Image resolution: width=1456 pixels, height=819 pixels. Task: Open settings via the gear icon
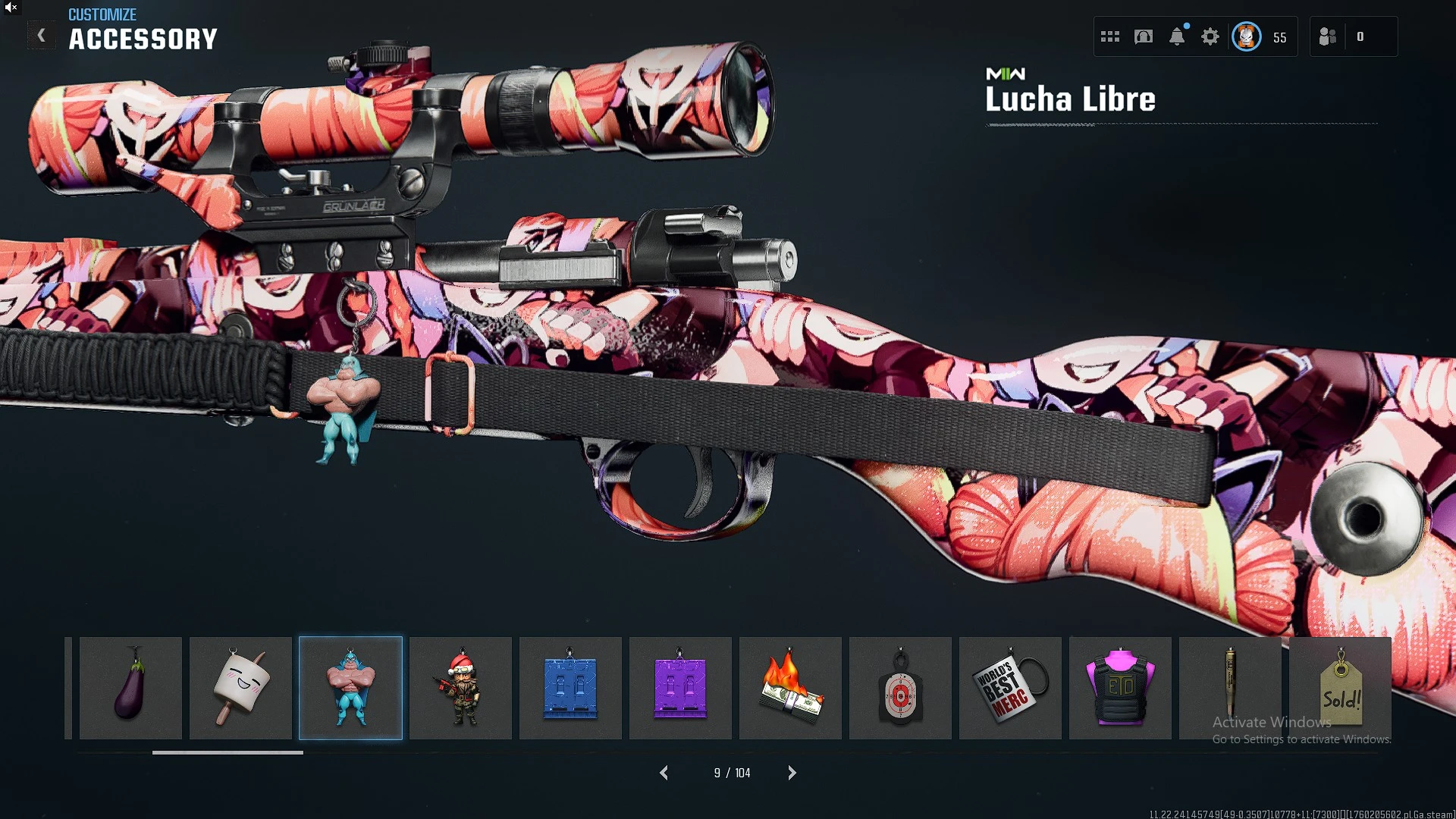pyautogui.click(x=1210, y=36)
